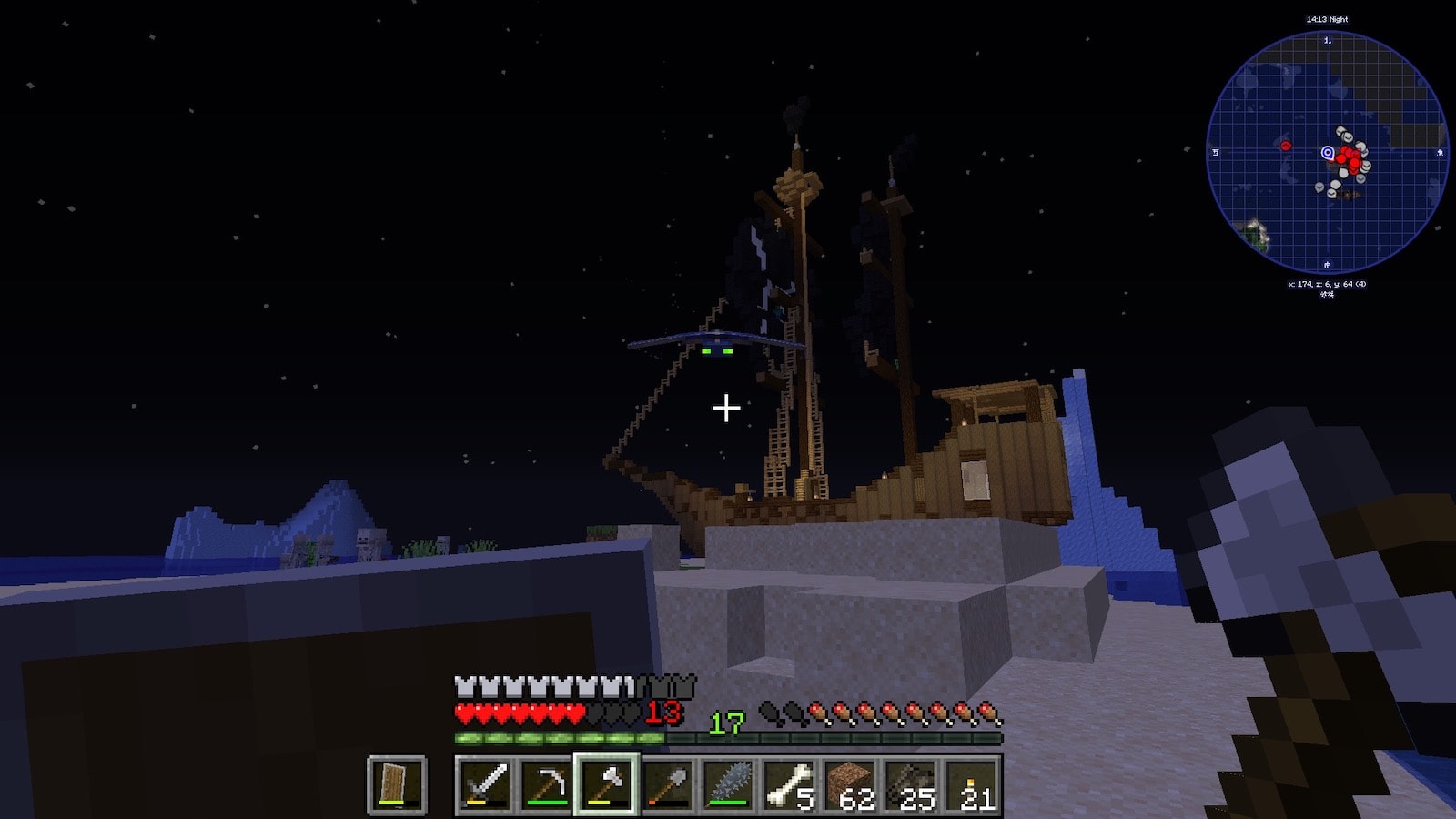Viewport: 1456px width, 819px height.
Task: Select the dirt block stack of 62
Action: click(x=850, y=784)
